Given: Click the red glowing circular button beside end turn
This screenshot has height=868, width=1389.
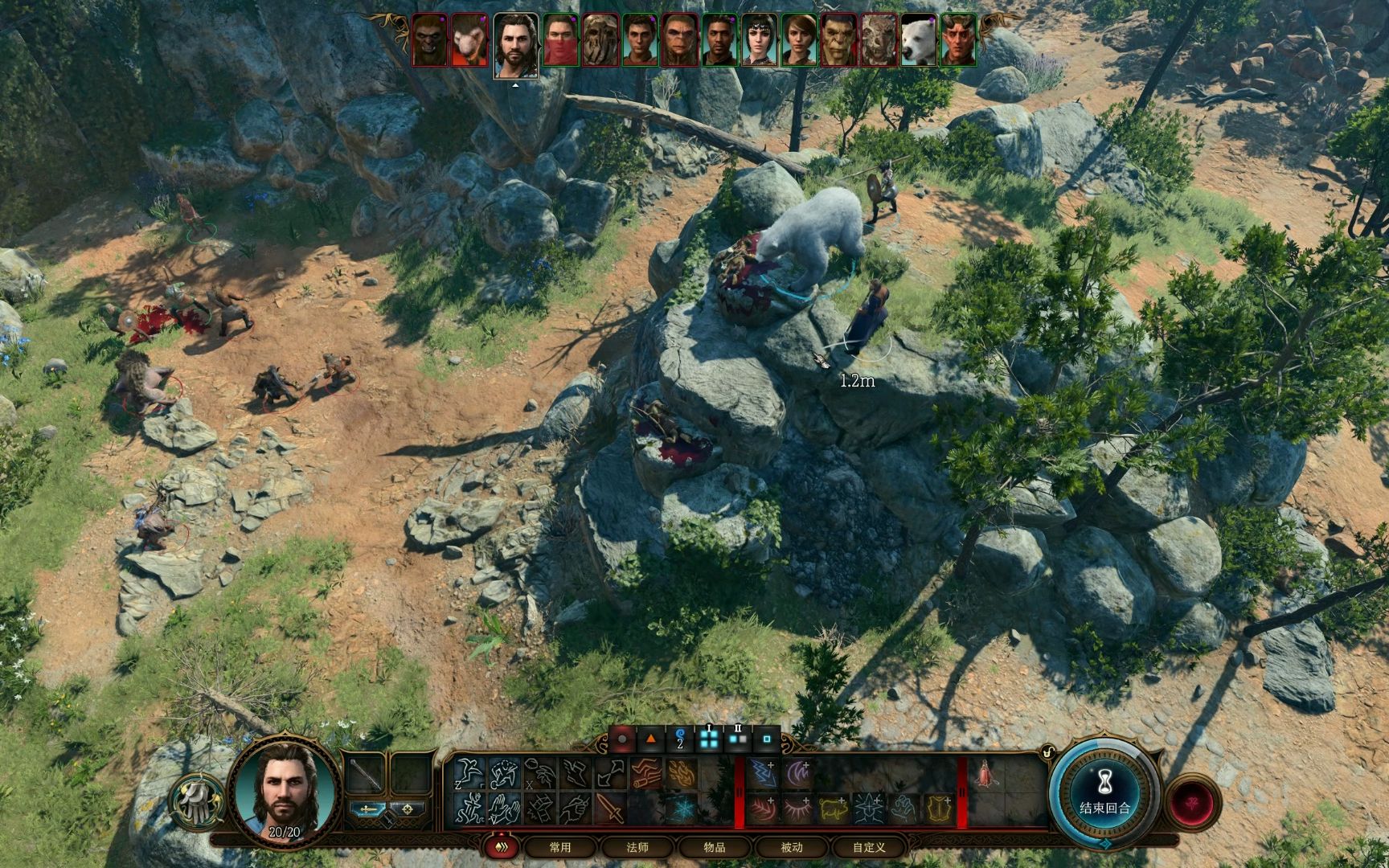Looking at the screenshot, I should pos(1192,801).
